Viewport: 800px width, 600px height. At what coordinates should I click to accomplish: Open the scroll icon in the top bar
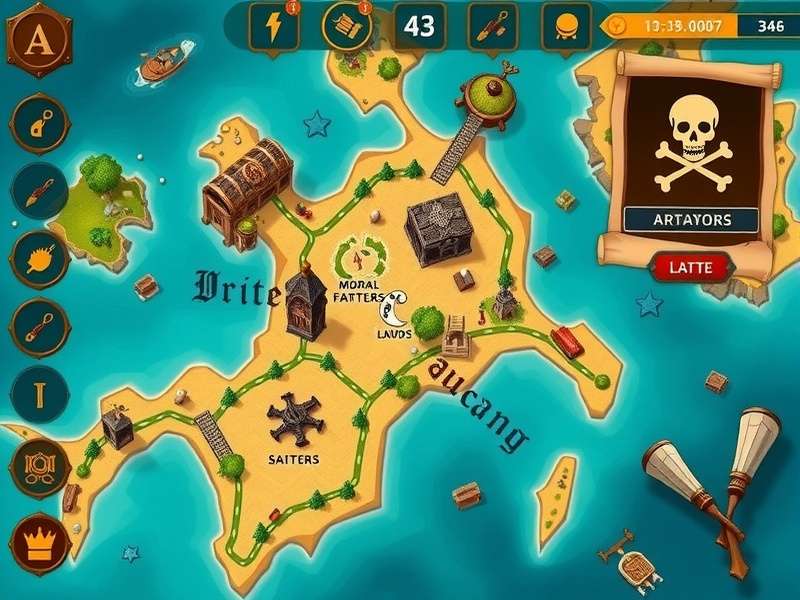347,26
